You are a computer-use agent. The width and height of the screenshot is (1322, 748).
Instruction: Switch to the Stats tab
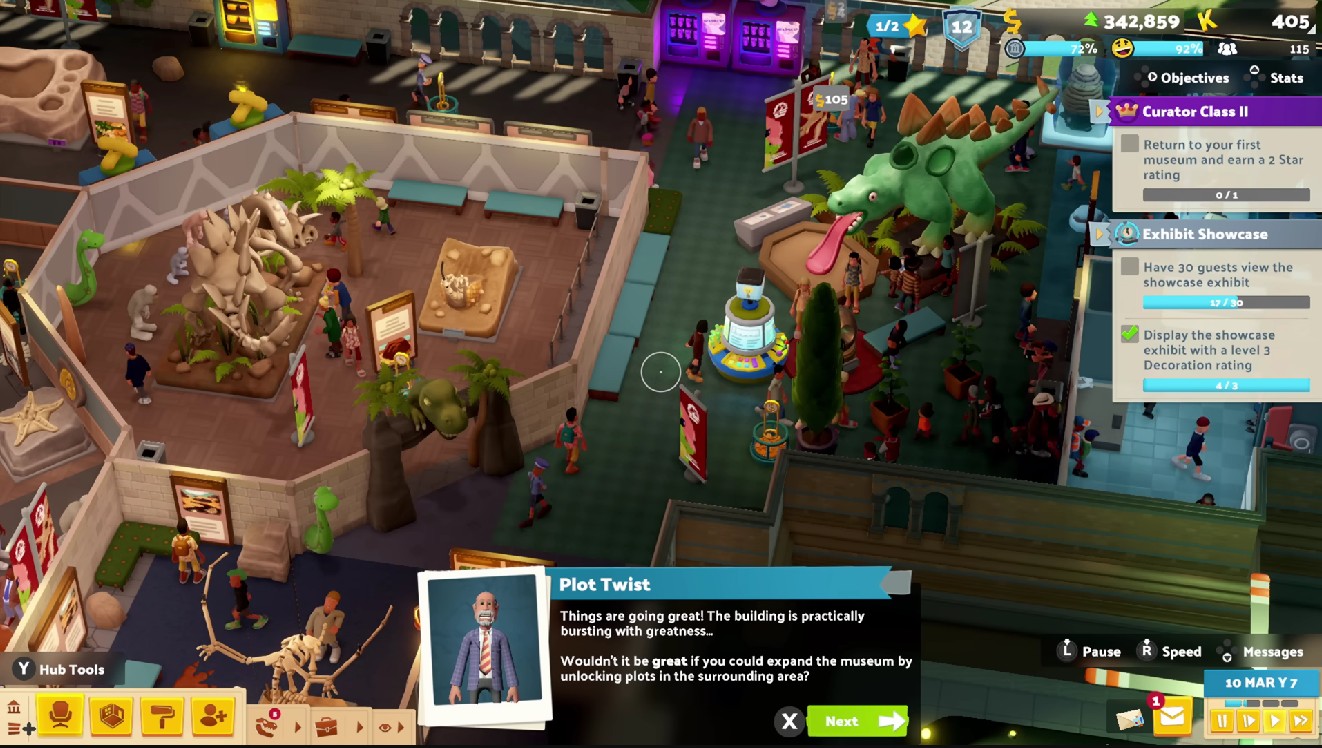click(x=1286, y=78)
